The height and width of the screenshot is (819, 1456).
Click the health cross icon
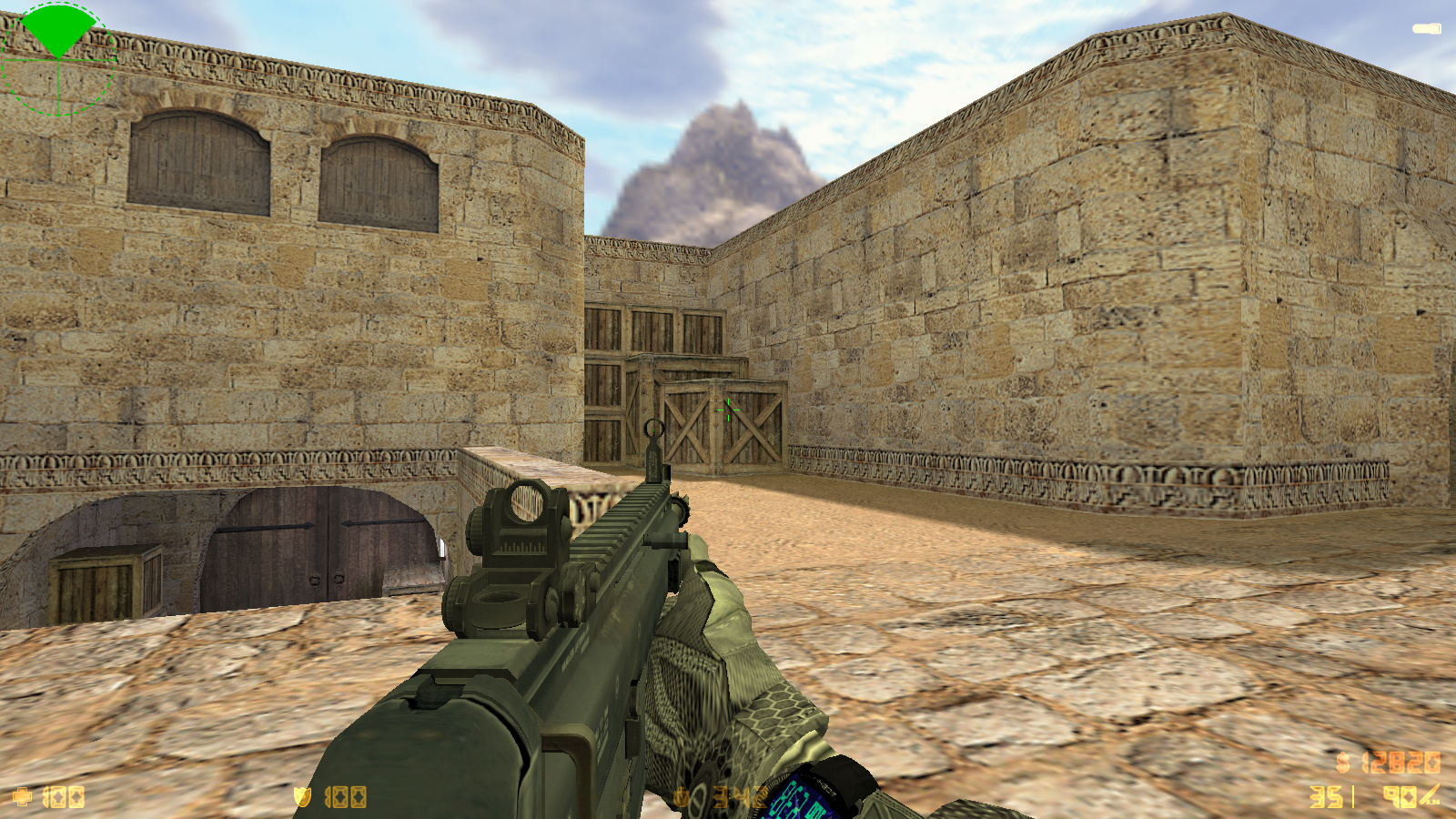click(22, 798)
